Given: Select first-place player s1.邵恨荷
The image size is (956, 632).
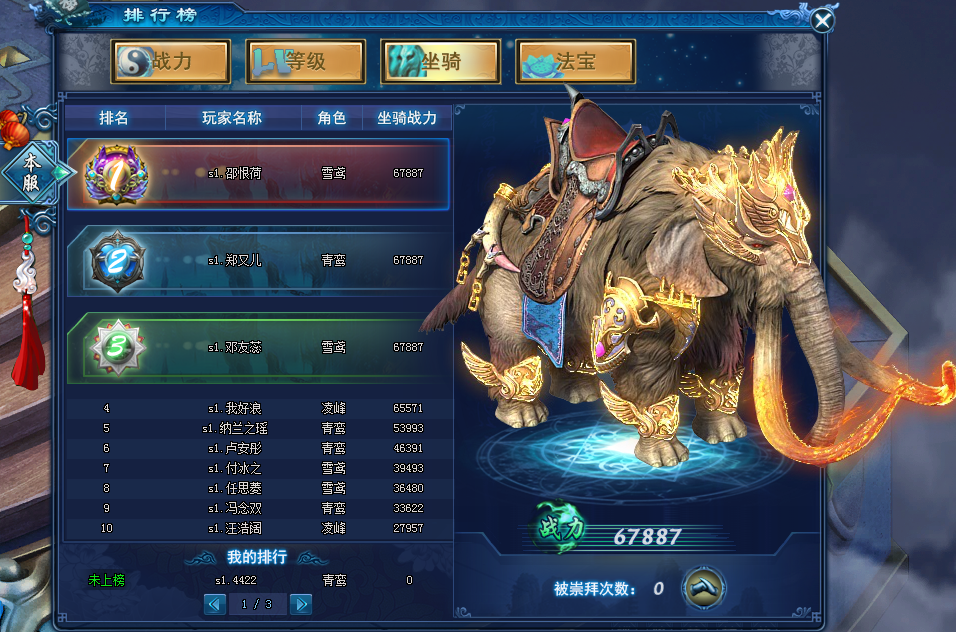Looking at the screenshot, I should (258, 173).
